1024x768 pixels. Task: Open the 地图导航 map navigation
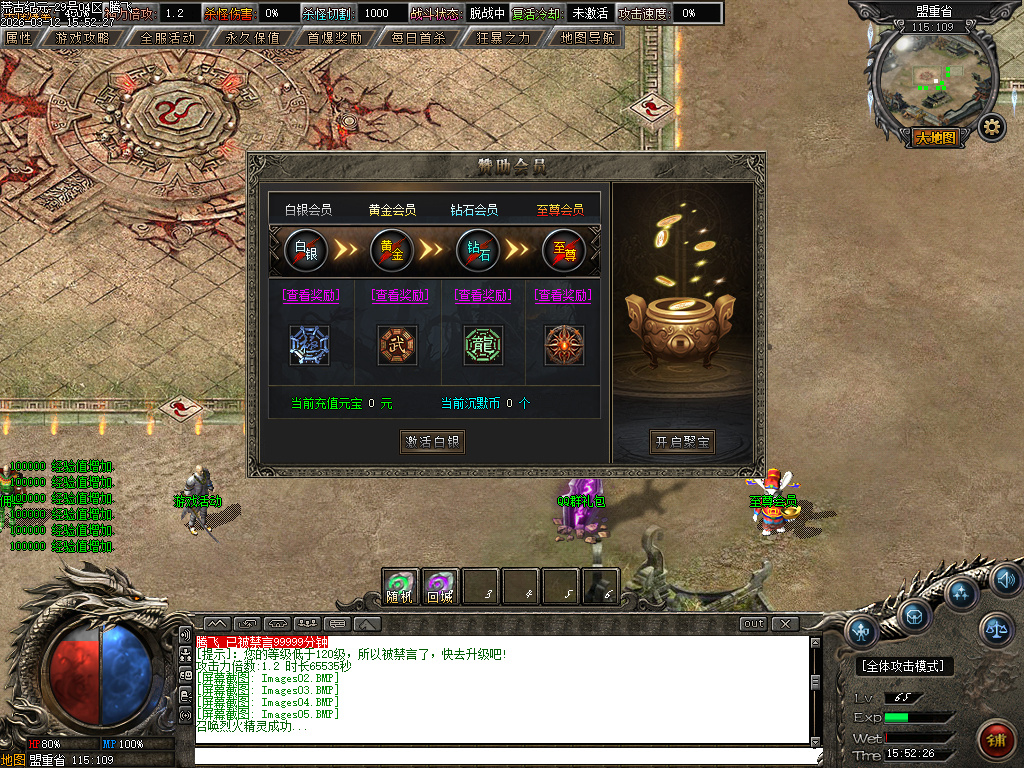pos(588,38)
